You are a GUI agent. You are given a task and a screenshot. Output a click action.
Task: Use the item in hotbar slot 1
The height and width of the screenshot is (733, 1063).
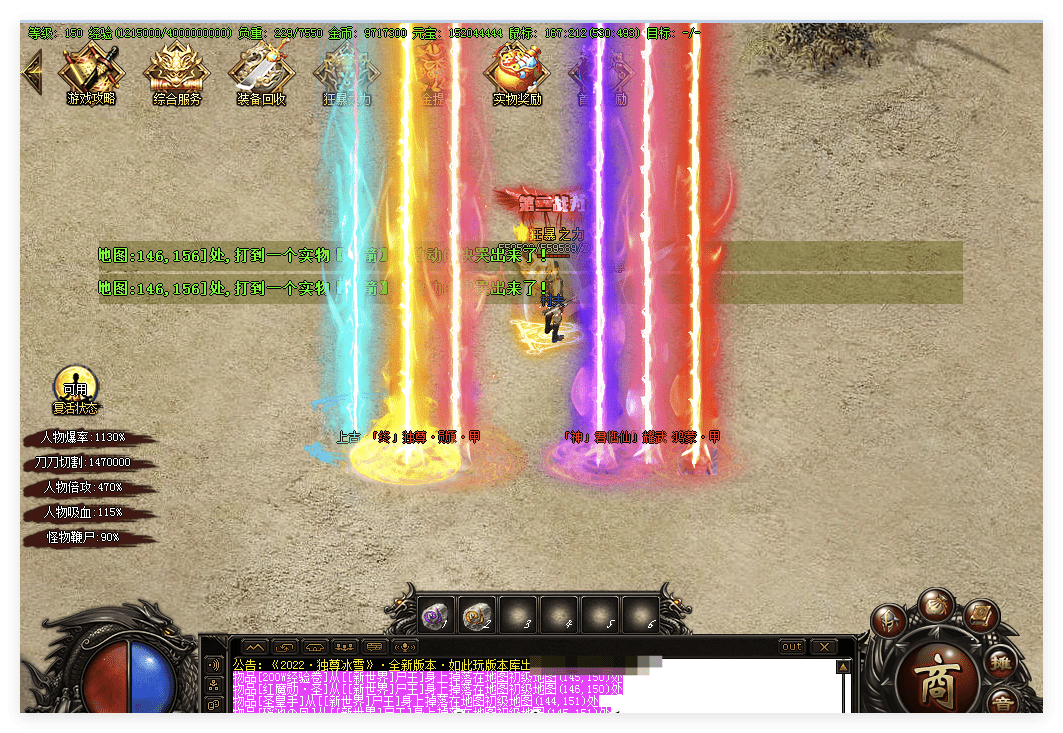(x=437, y=615)
